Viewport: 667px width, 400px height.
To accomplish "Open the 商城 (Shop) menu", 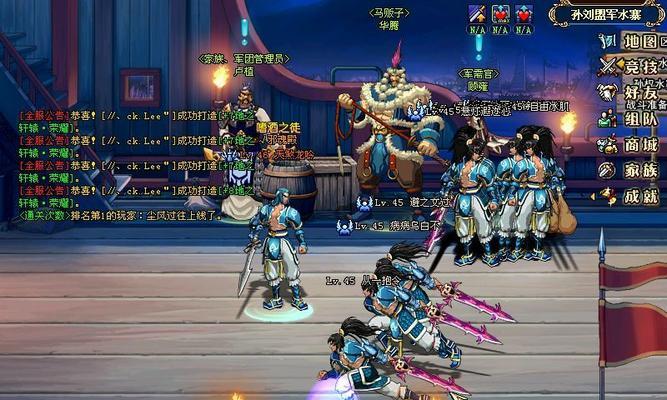I will click(x=633, y=145).
